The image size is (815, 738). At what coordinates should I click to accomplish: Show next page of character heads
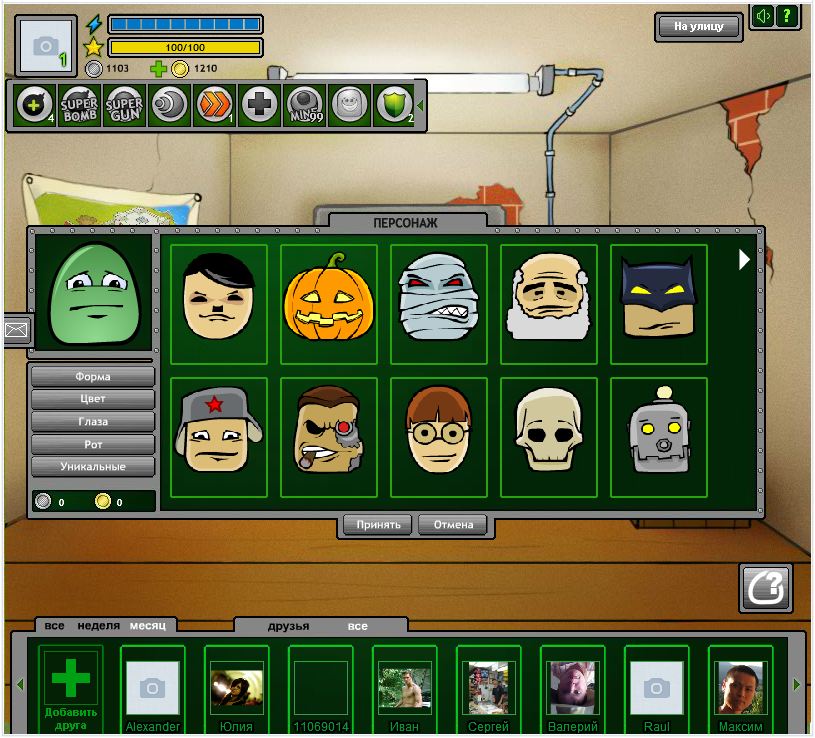tap(743, 260)
